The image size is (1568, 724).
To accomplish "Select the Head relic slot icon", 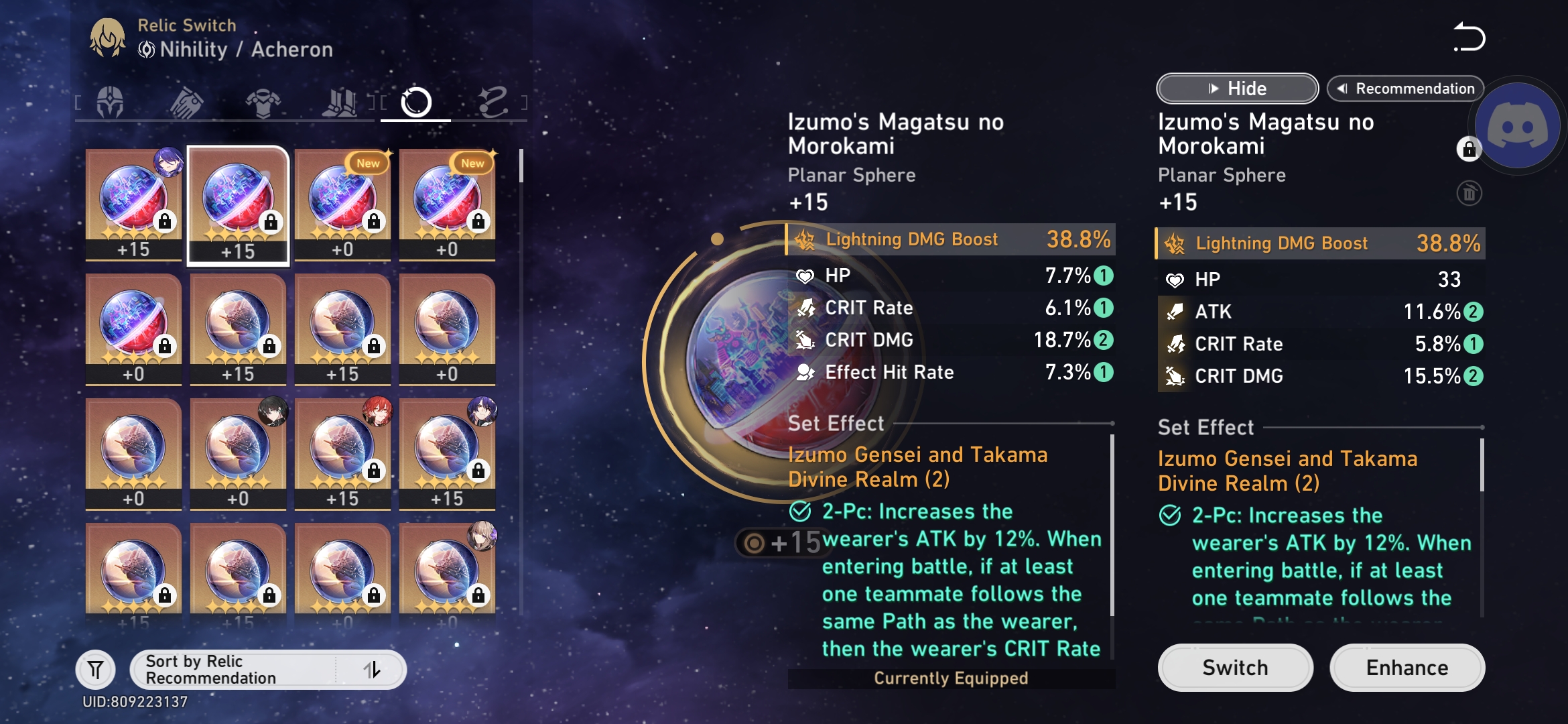I will [111, 101].
